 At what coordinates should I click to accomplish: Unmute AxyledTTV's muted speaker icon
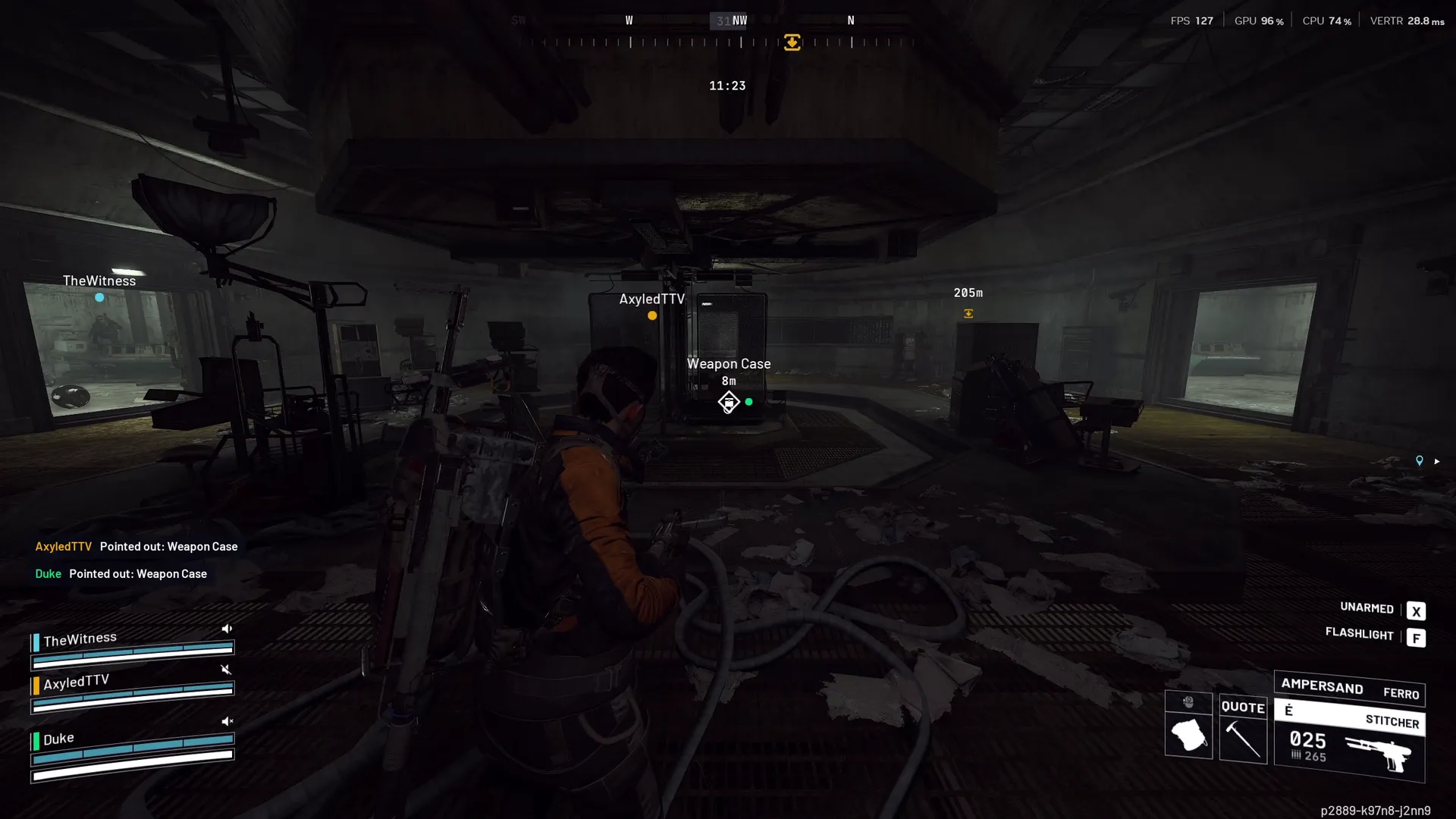point(226,670)
